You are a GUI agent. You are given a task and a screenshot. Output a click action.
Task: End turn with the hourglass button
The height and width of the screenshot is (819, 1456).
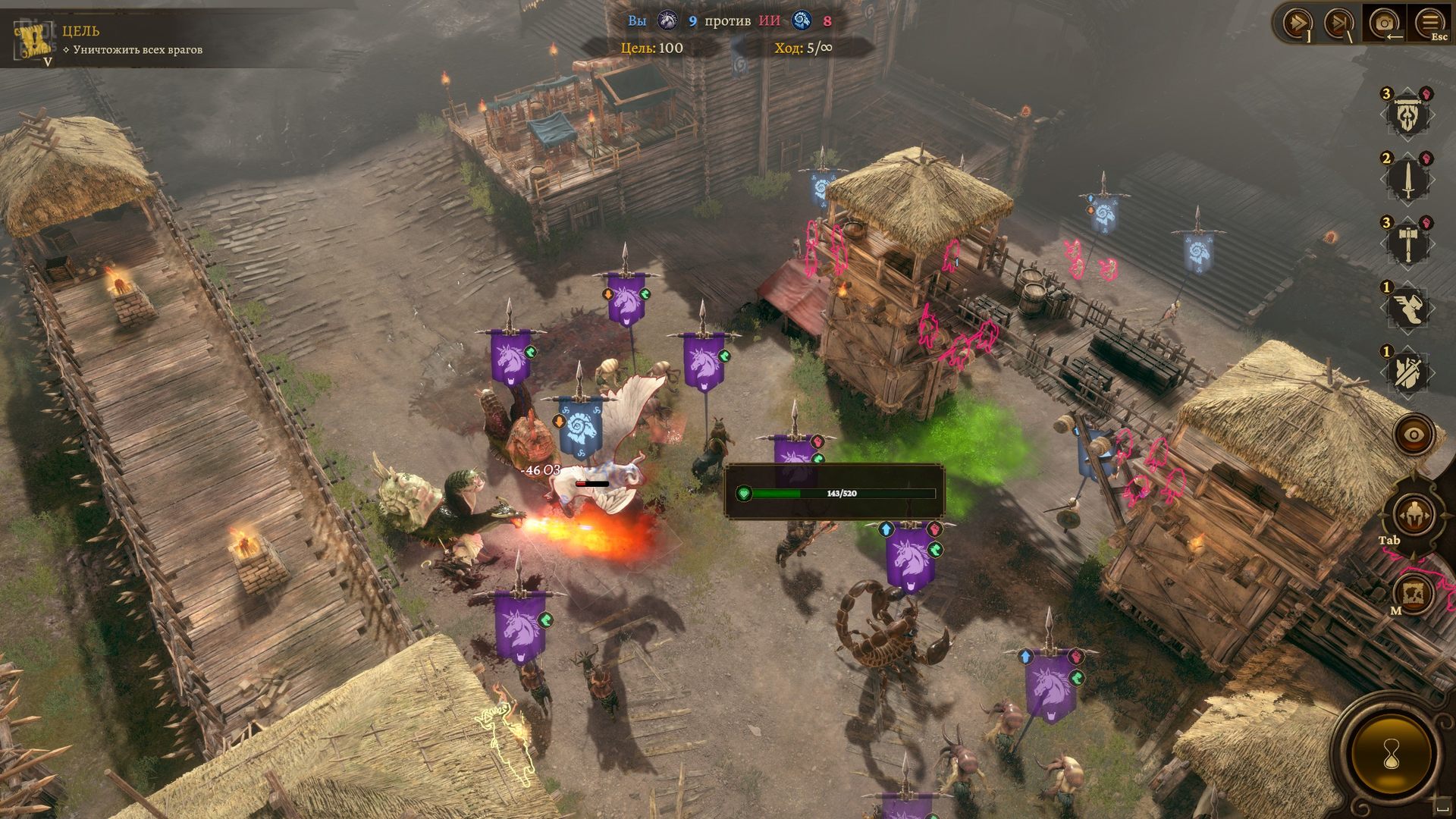tap(1392, 754)
